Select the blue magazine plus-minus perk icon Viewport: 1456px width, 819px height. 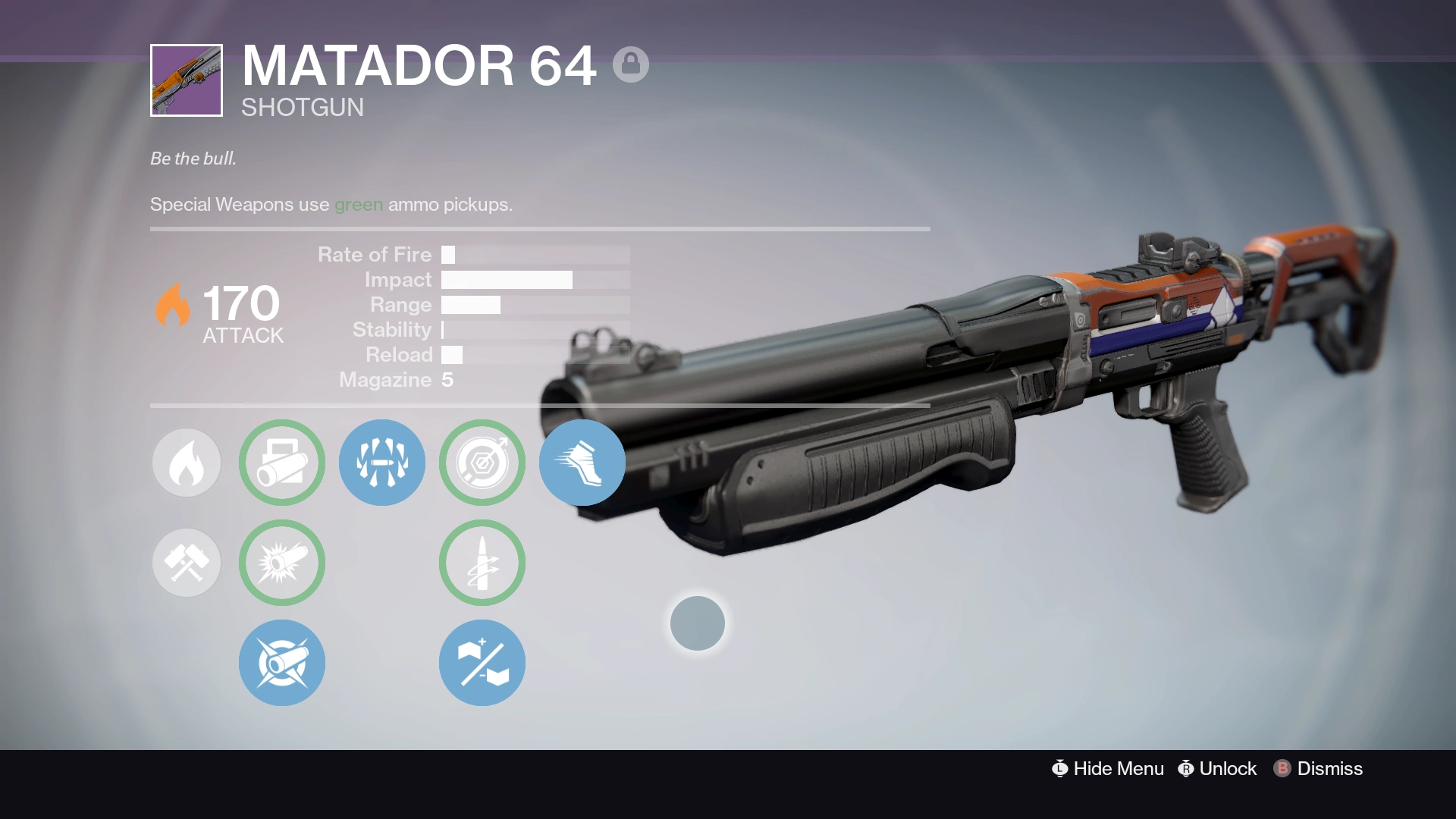(x=482, y=662)
